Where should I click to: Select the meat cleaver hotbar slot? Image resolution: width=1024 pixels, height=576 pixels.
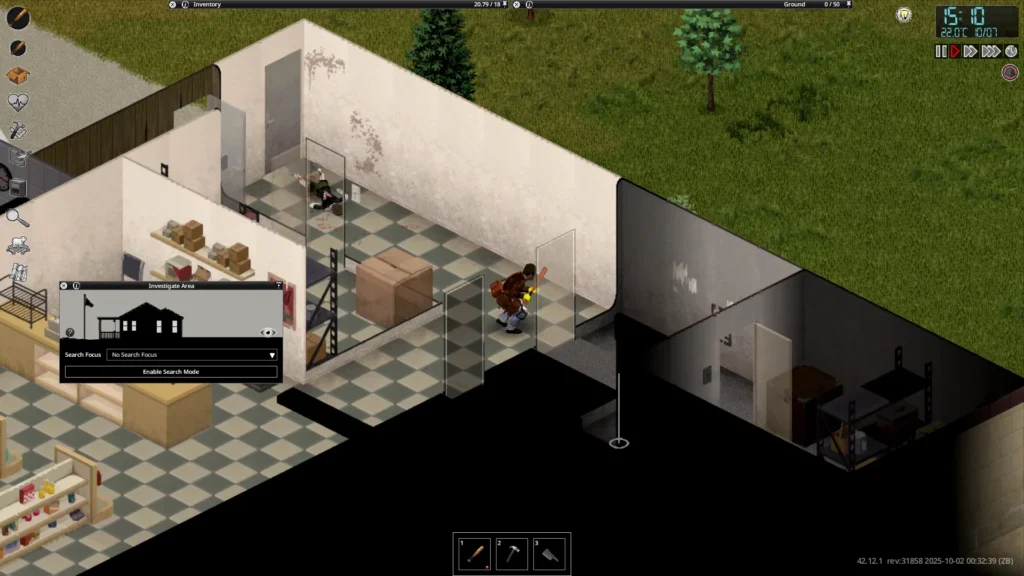click(x=549, y=553)
